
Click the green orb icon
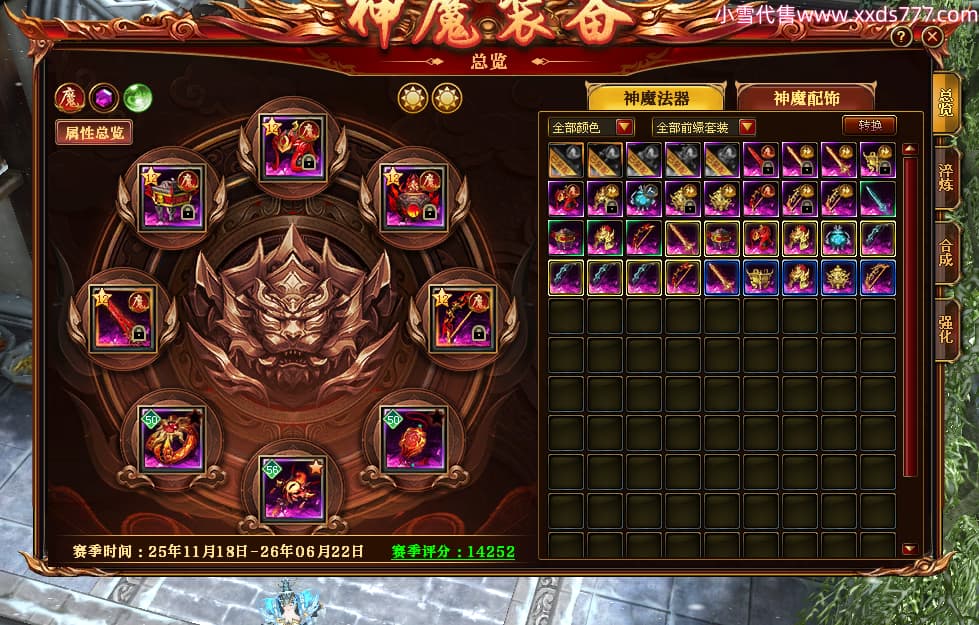pos(137,97)
